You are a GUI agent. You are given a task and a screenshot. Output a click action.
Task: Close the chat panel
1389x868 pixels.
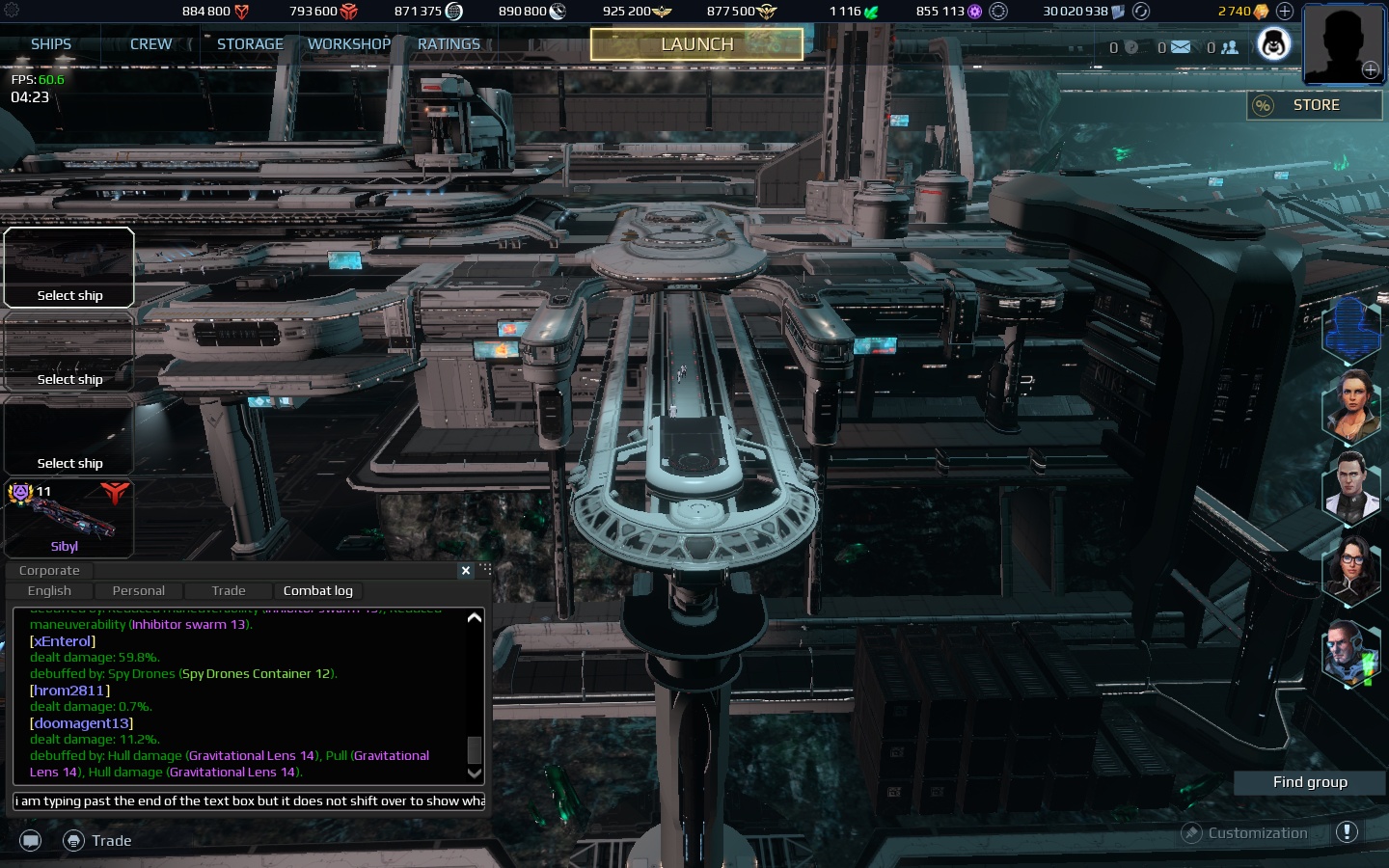pyautogui.click(x=466, y=570)
